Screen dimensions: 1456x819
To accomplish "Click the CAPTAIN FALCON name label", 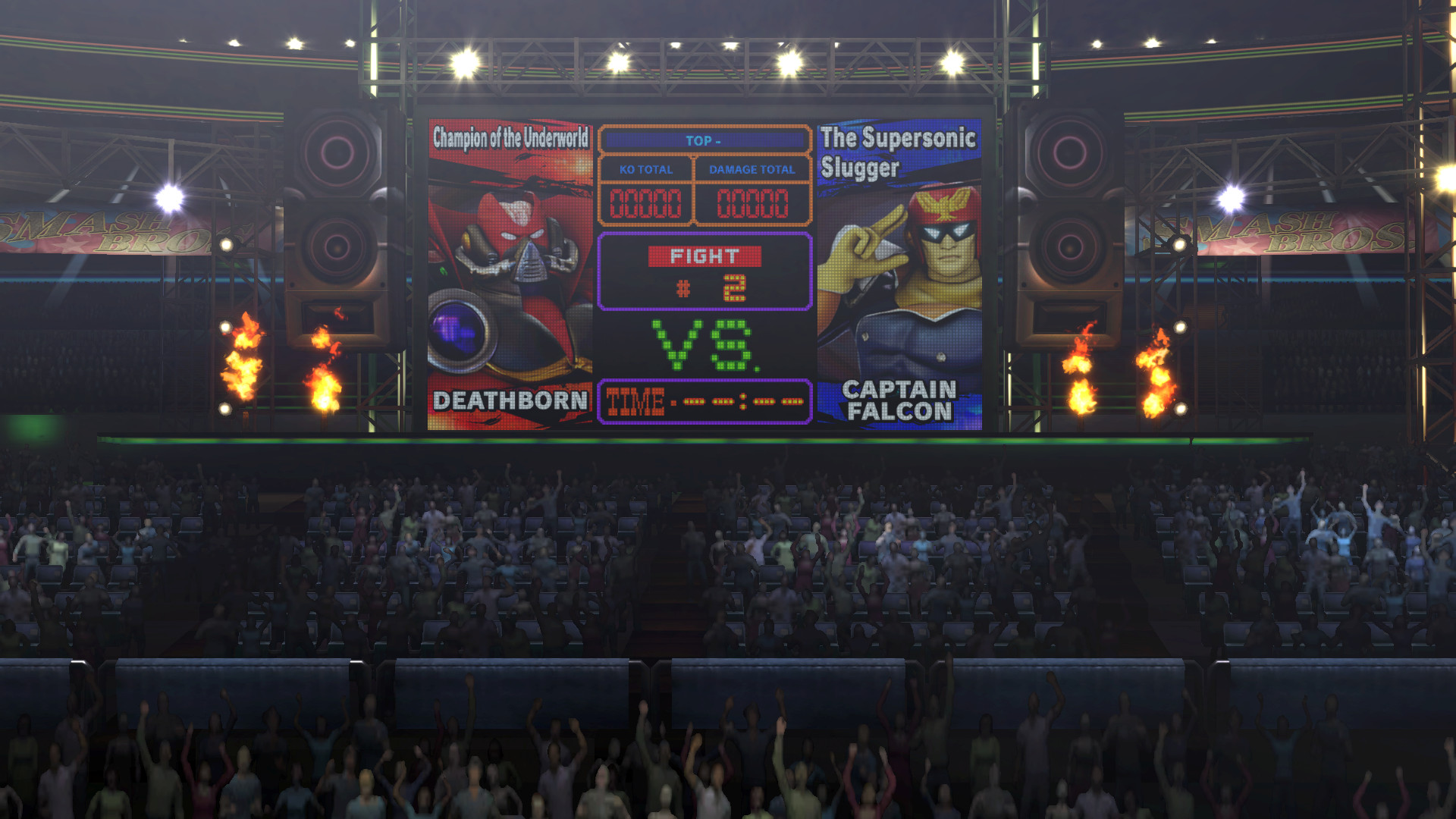I will [899, 400].
